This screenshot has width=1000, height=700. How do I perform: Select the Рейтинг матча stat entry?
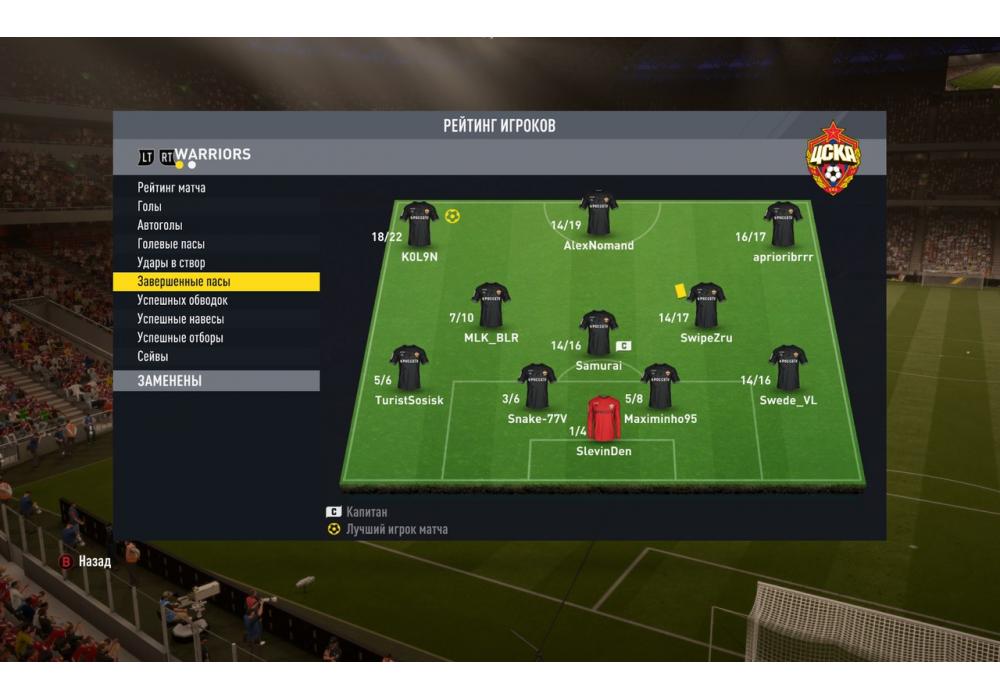[x=172, y=188]
